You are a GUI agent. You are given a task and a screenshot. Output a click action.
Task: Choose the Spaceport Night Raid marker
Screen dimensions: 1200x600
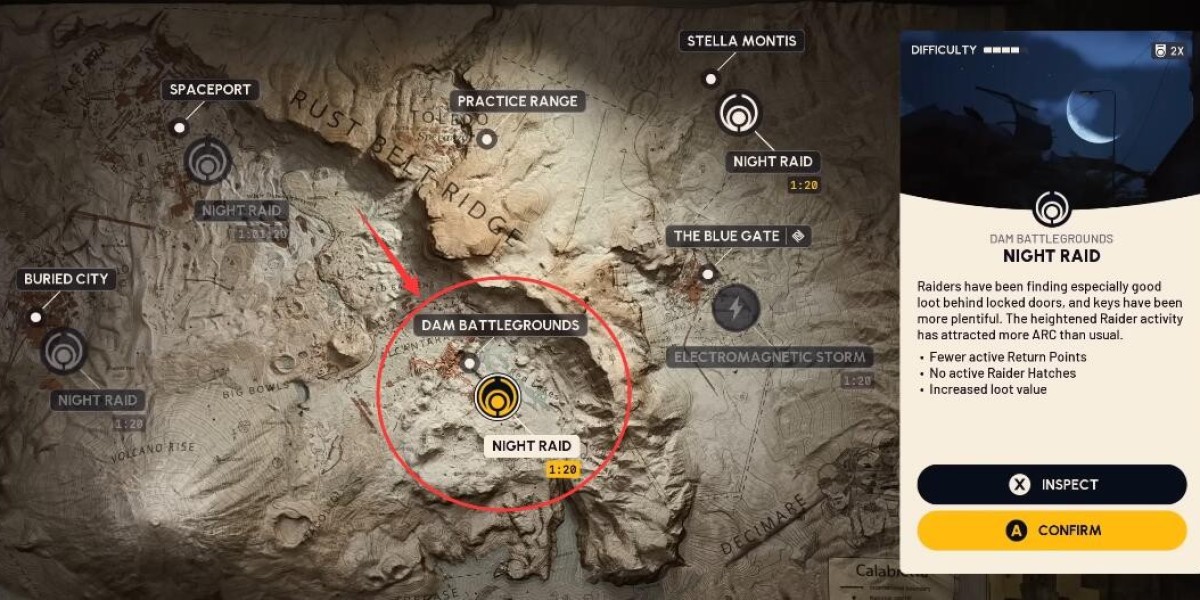click(208, 160)
